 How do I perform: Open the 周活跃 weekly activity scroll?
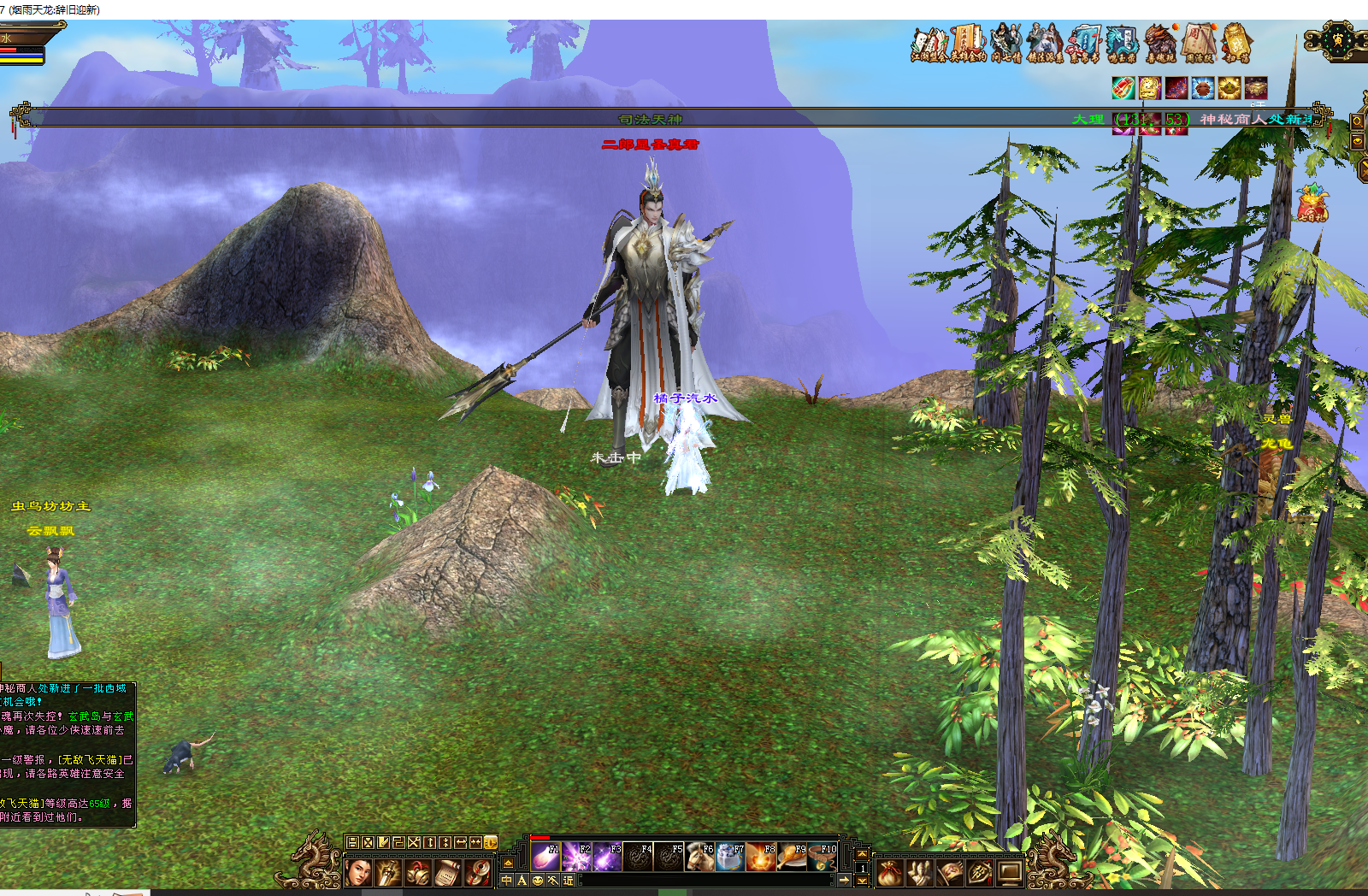1200,43
